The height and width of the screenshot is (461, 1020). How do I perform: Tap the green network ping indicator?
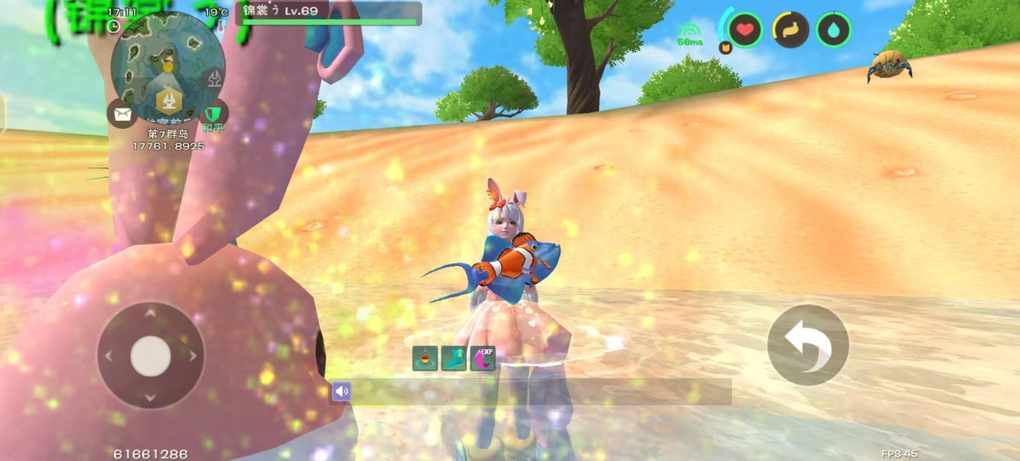click(x=690, y=34)
